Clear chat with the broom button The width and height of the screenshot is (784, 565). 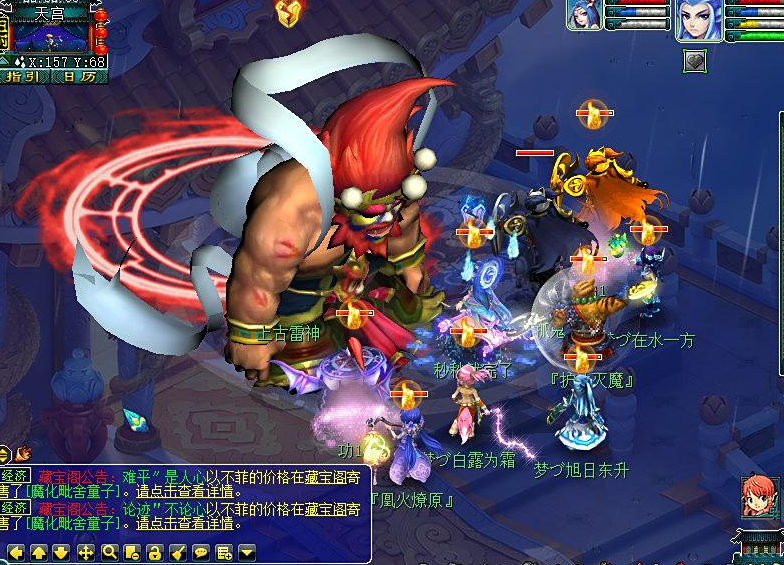[x=177, y=552]
